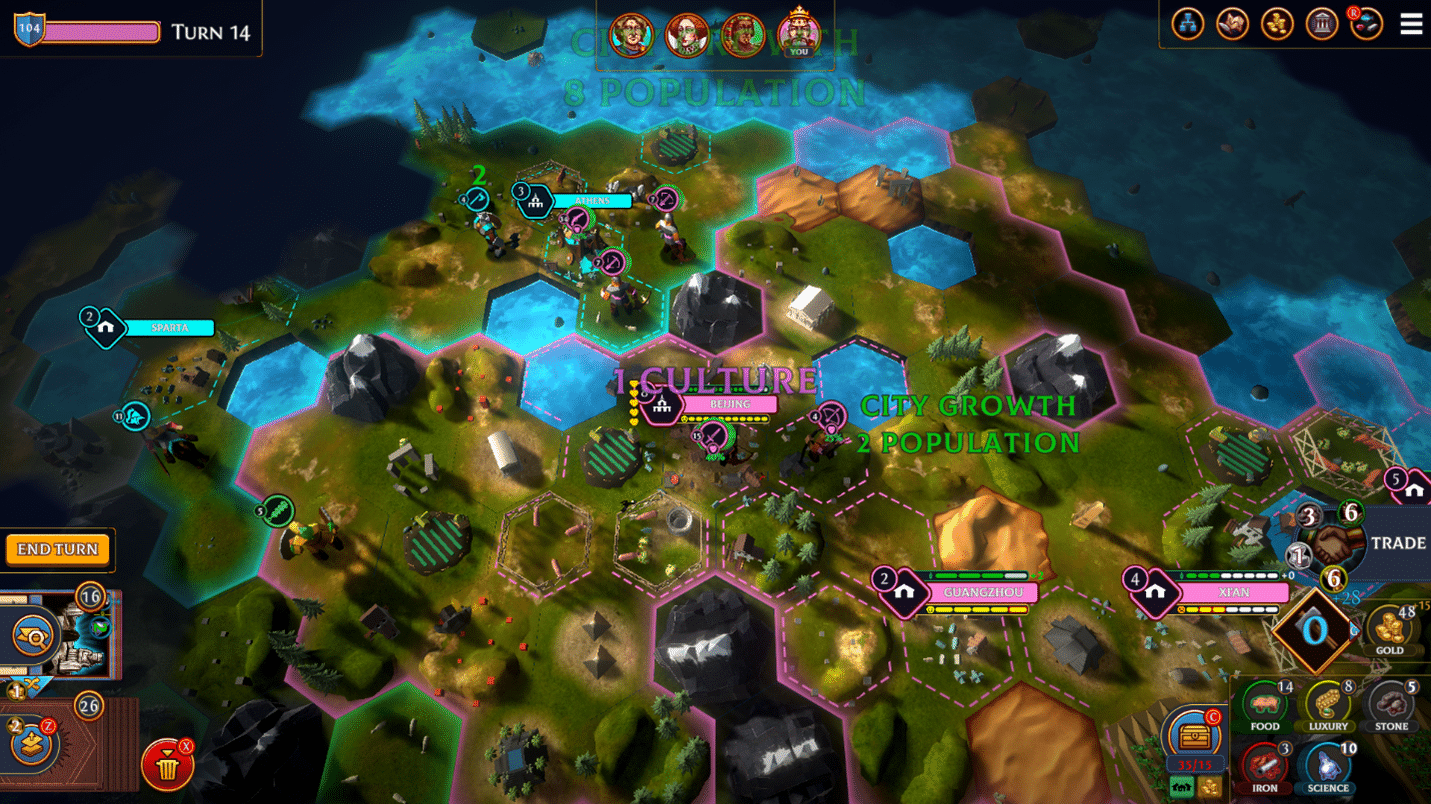Expand the TRADE side panel
Image resolution: width=1431 pixels, height=804 pixels.
tap(1400, 543)
